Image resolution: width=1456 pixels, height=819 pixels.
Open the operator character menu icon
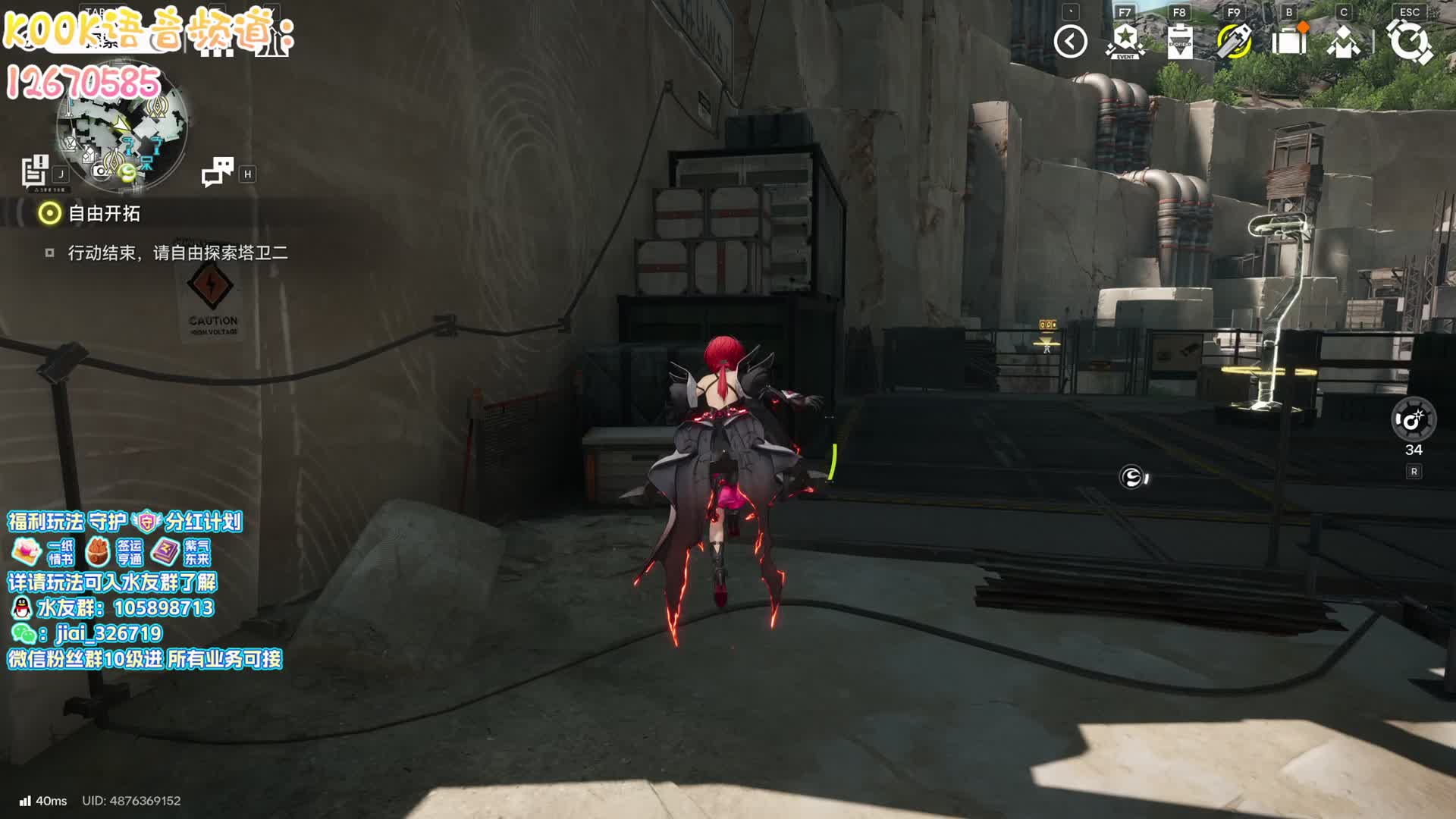tap(1343, 42)
